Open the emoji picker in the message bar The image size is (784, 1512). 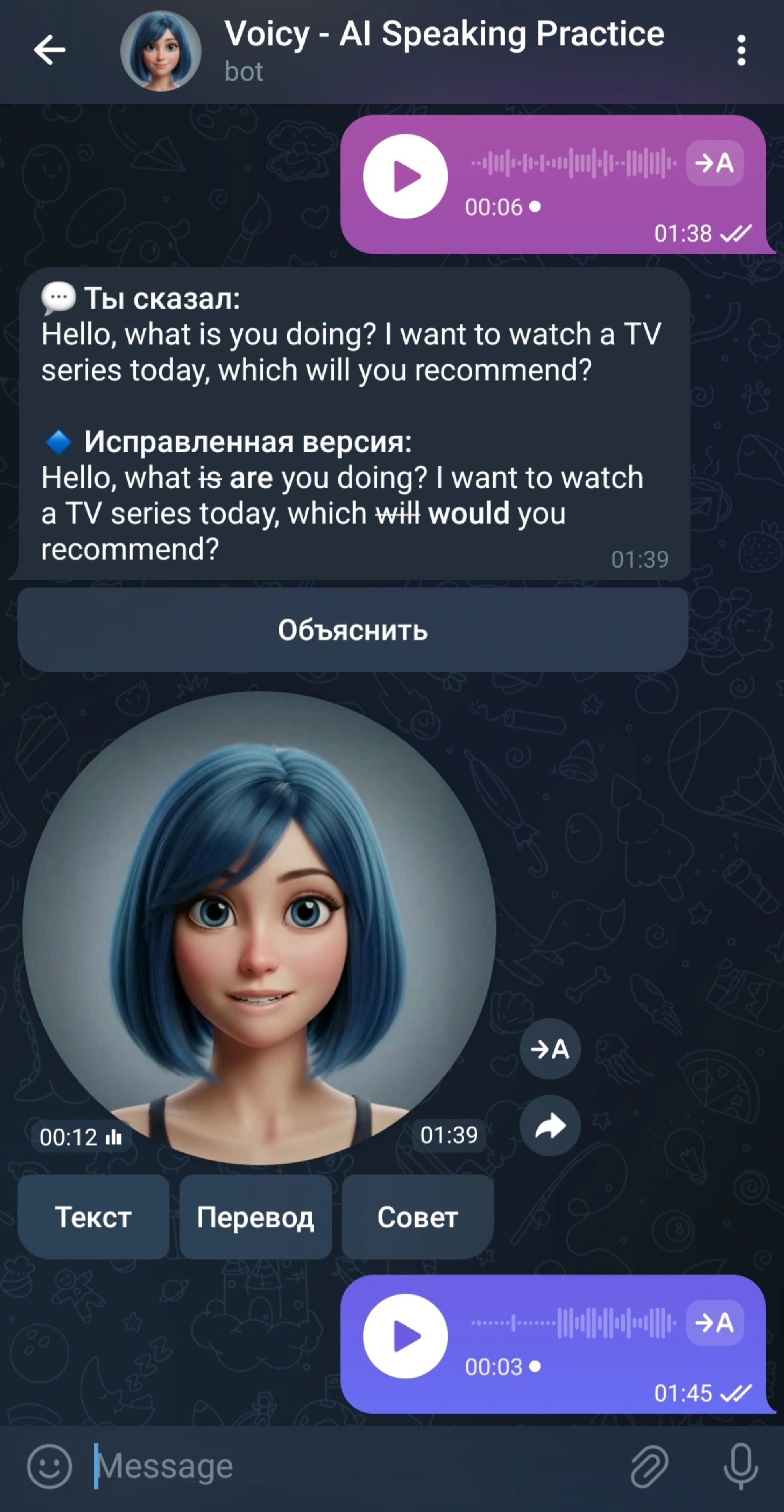pyautogui.click(x=50, y=1464)
